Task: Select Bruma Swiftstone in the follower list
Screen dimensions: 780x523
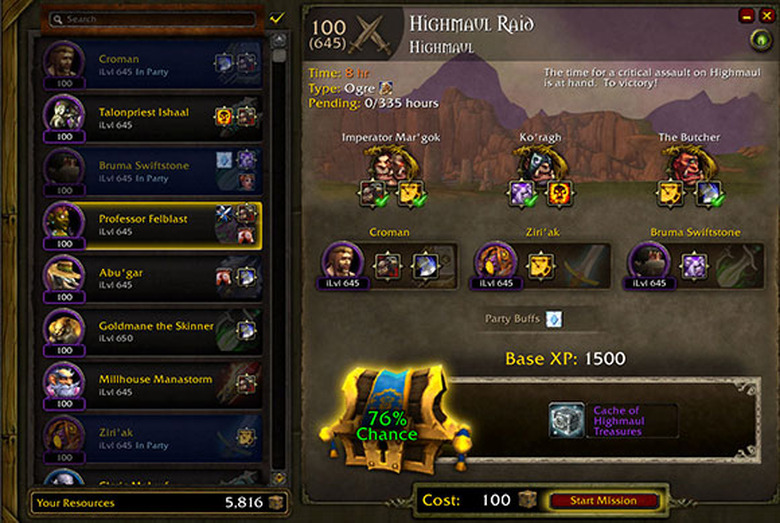Action: pyautogui.click(x=150, y=172)
